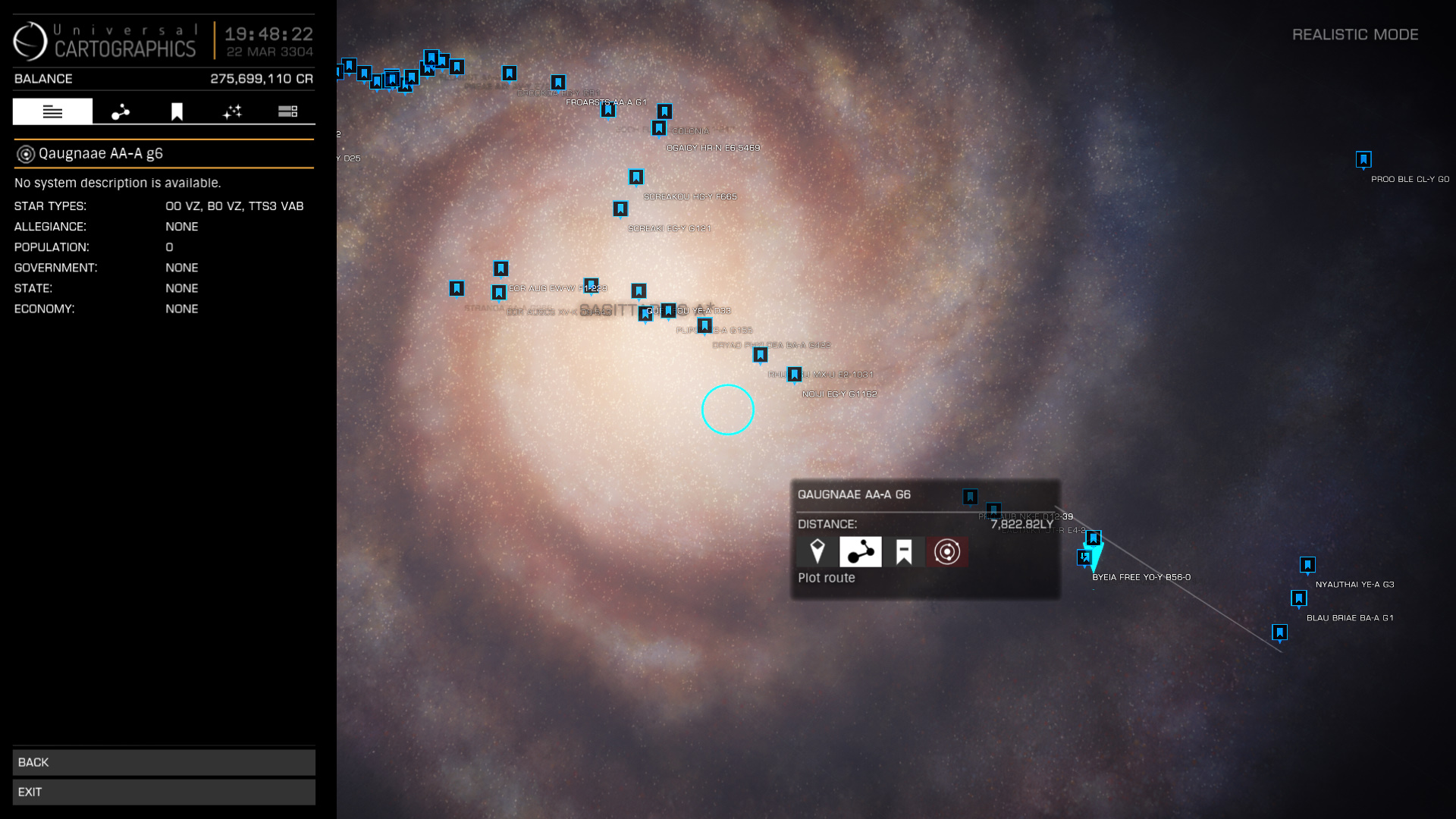1456x819 pixels.
Task: Plot route to Qaugnaae AA-A G6
Action: tap(860, 552)
